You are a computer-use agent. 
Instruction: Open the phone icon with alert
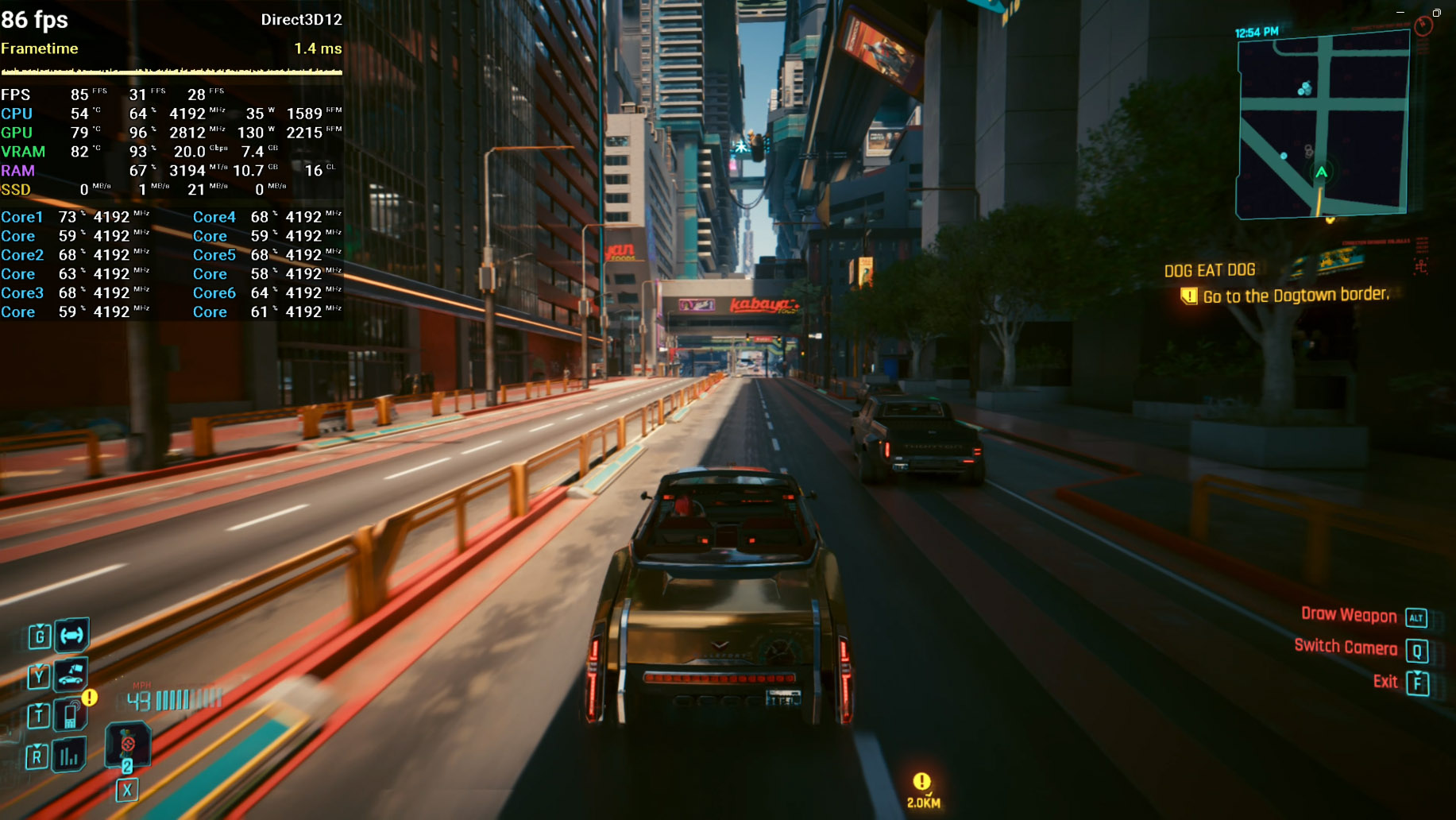coord(71,714)
